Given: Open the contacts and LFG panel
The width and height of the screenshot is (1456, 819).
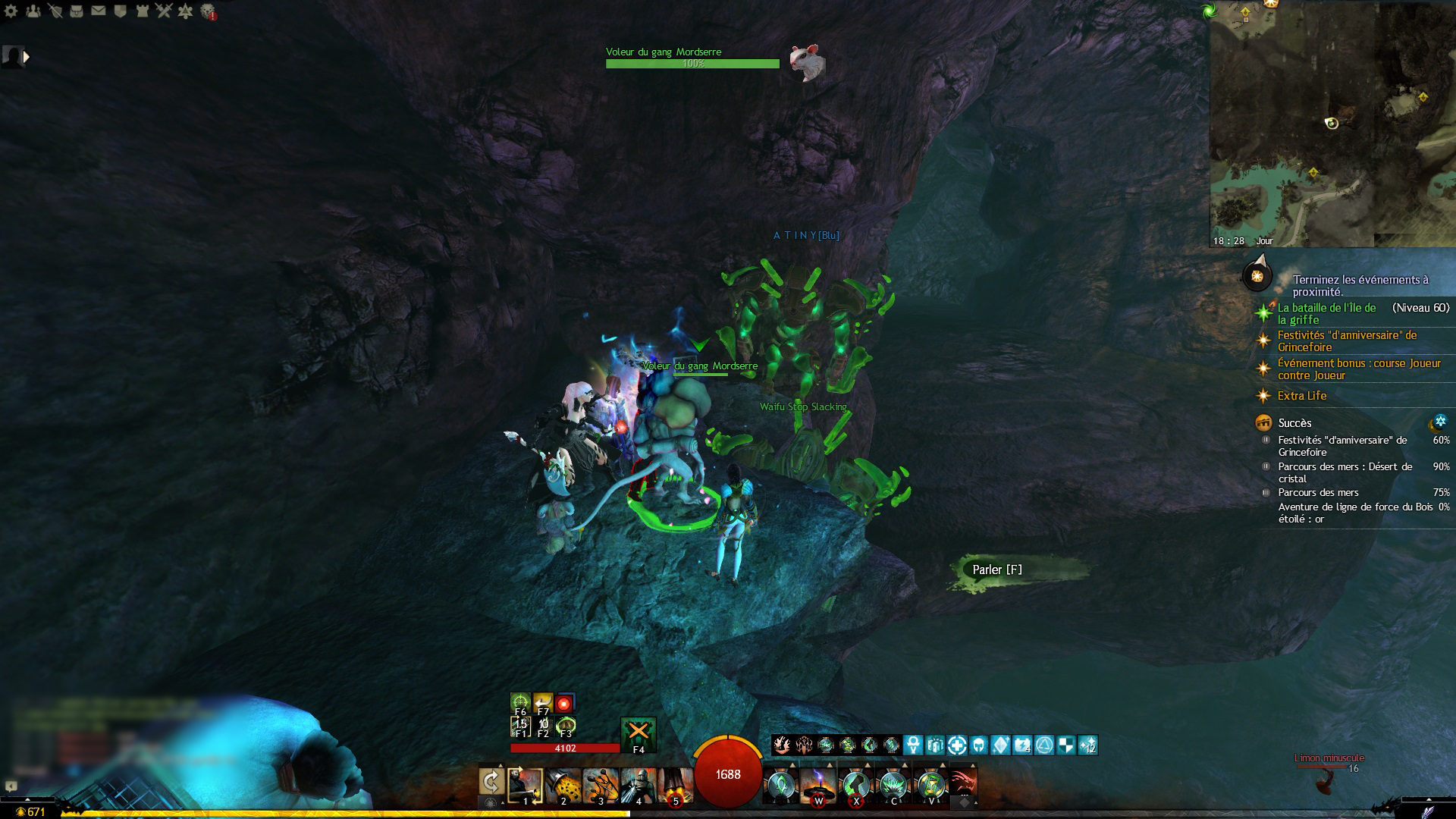Looking at the screenshot, I should click(33, 11).
